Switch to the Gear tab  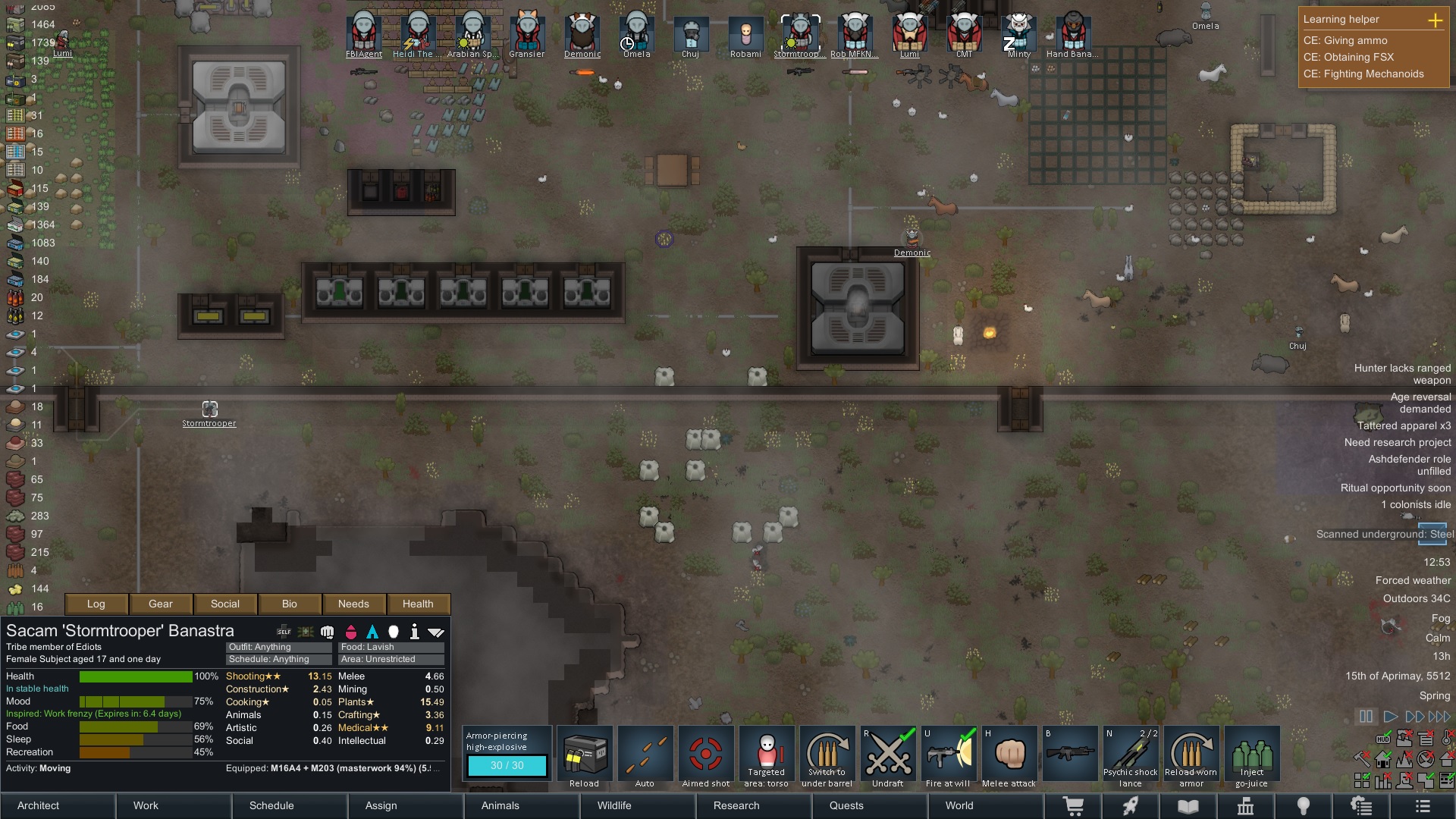161,604
